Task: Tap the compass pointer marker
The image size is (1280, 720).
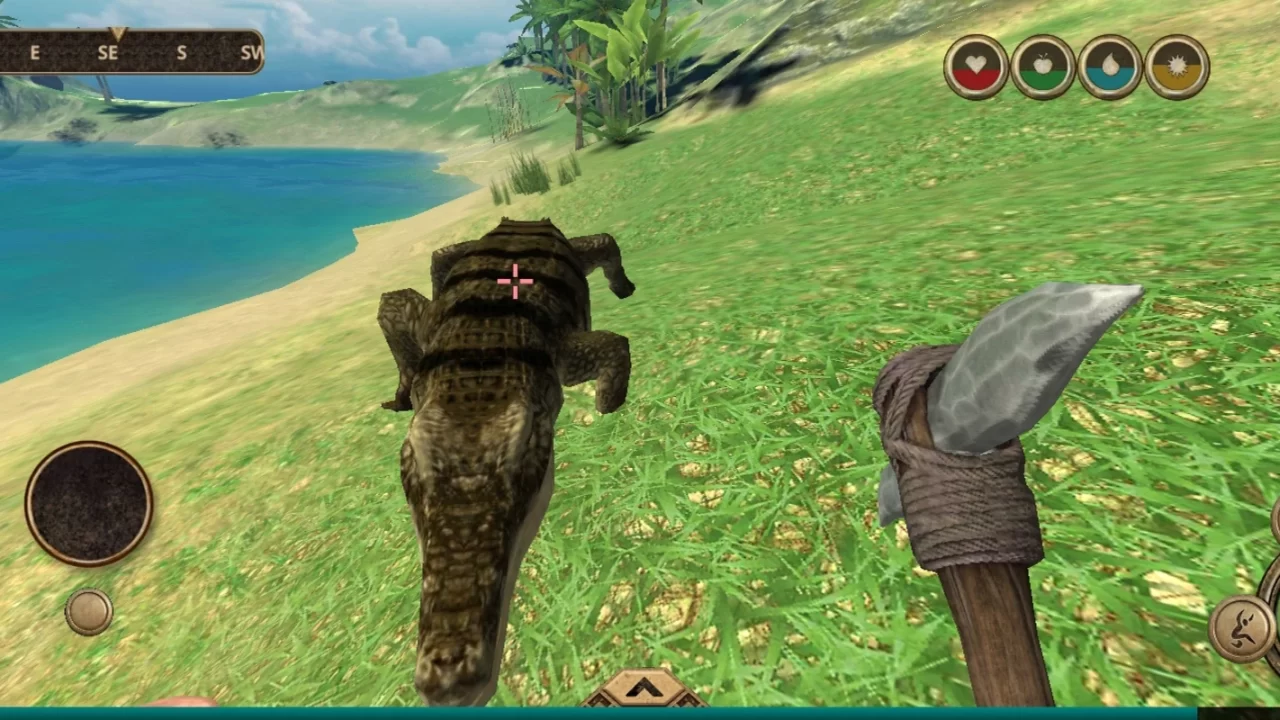Action: tap(120, 35)
